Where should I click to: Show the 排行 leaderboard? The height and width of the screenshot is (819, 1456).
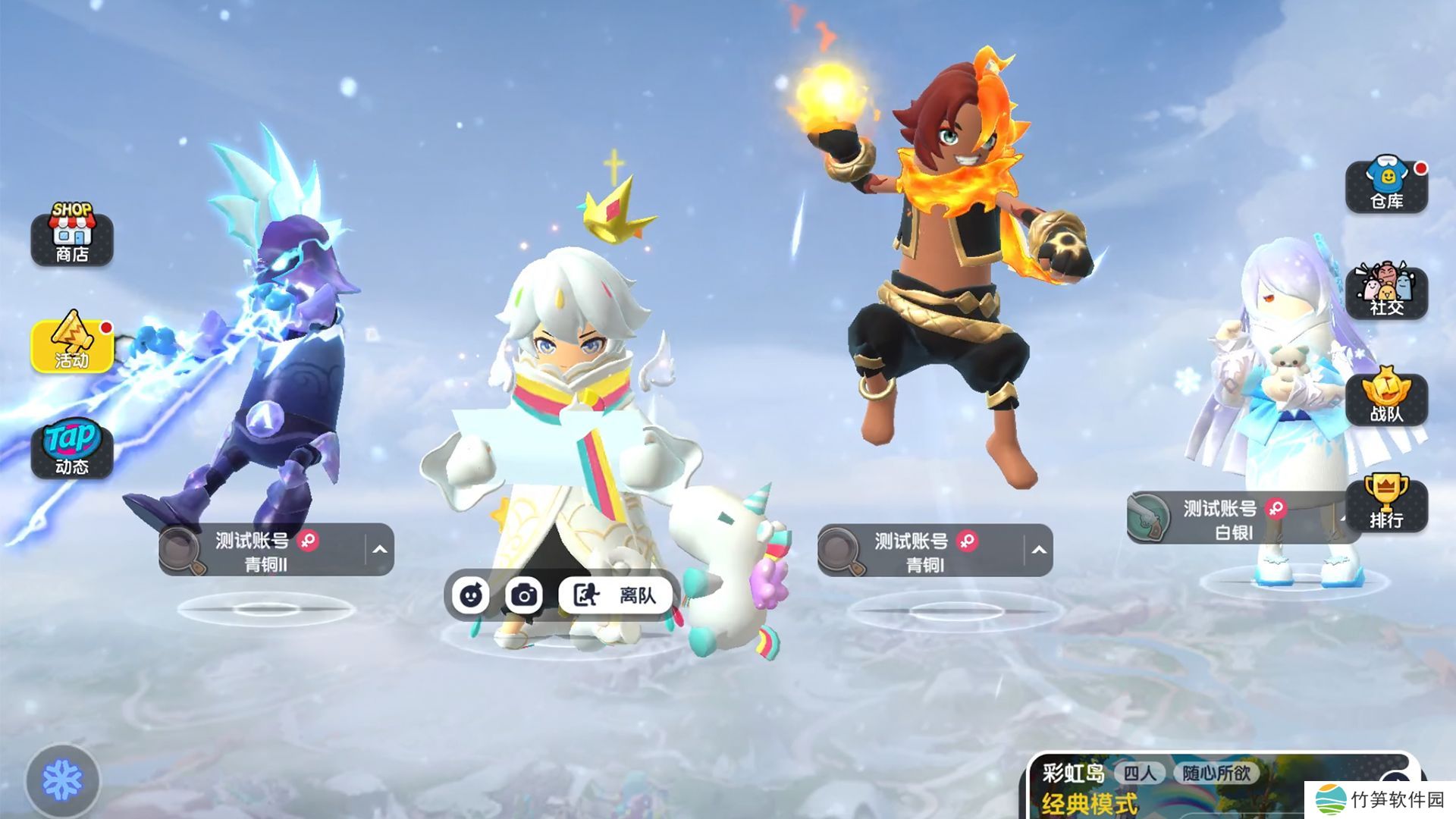1386,504
